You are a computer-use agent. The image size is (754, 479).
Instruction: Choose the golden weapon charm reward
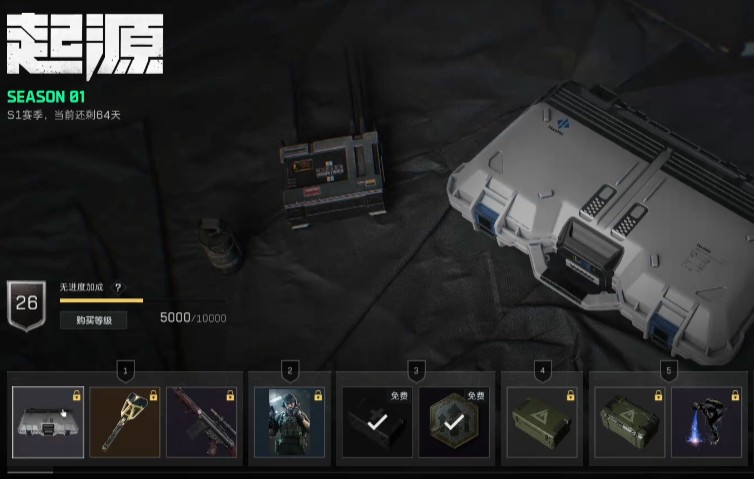point(125,422)
